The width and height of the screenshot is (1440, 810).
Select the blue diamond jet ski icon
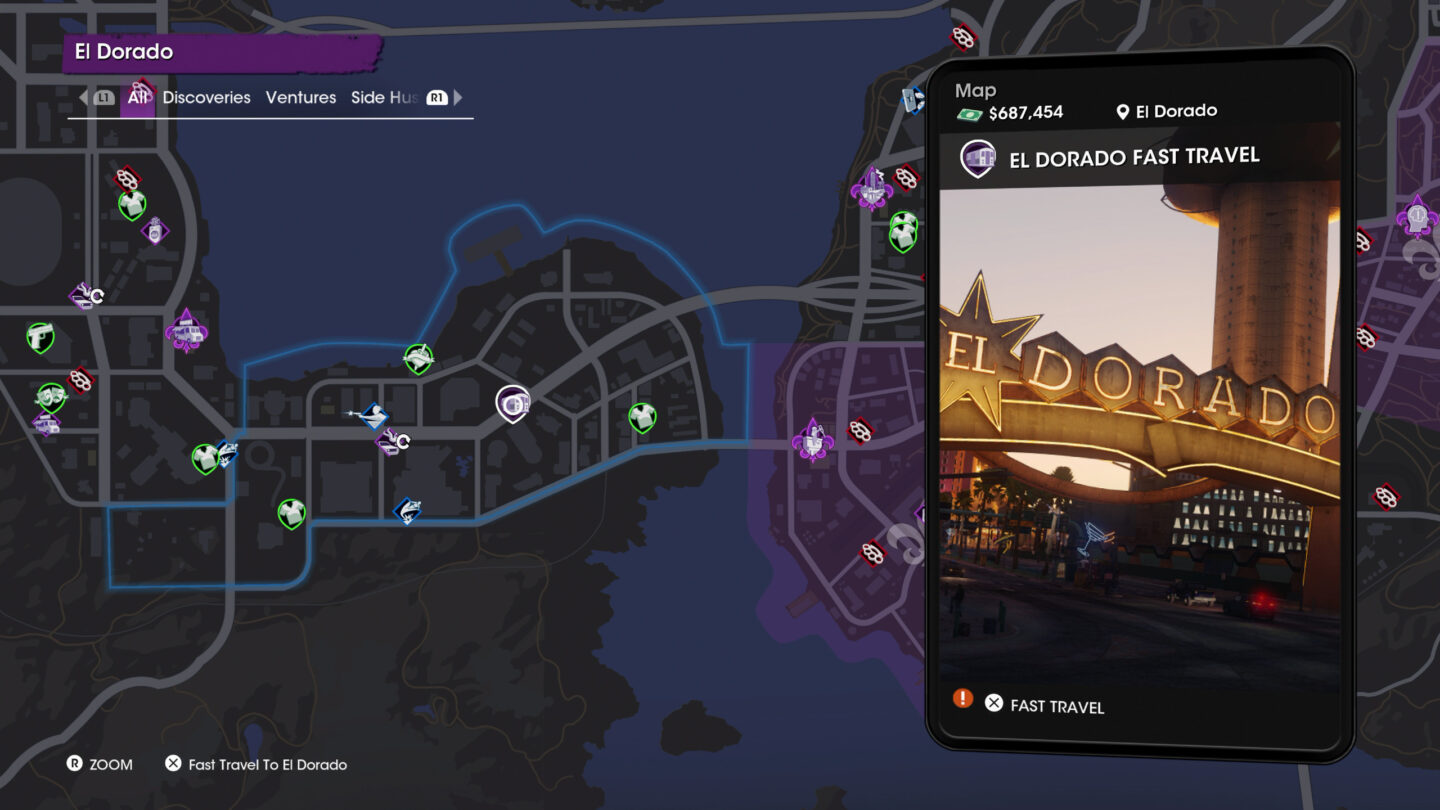pyautogui.click(x=408, y=510)
